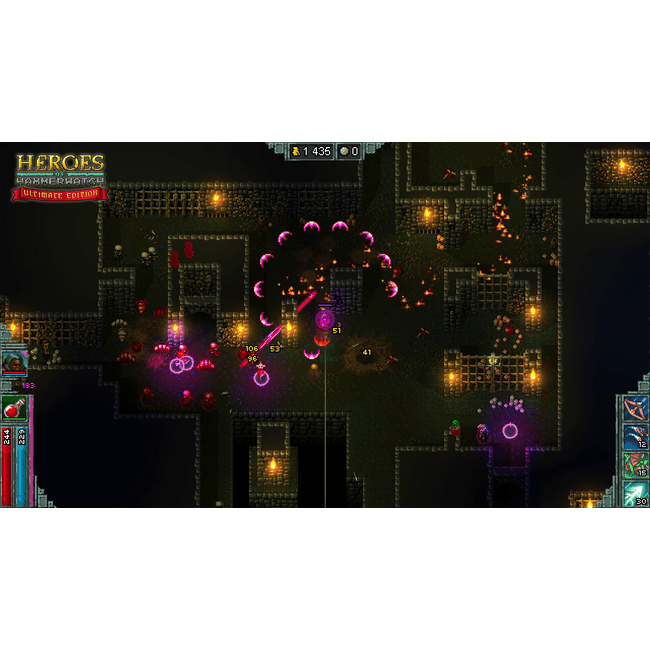Use the red health potion slot
Screen dimensions: 650x650
15,408
